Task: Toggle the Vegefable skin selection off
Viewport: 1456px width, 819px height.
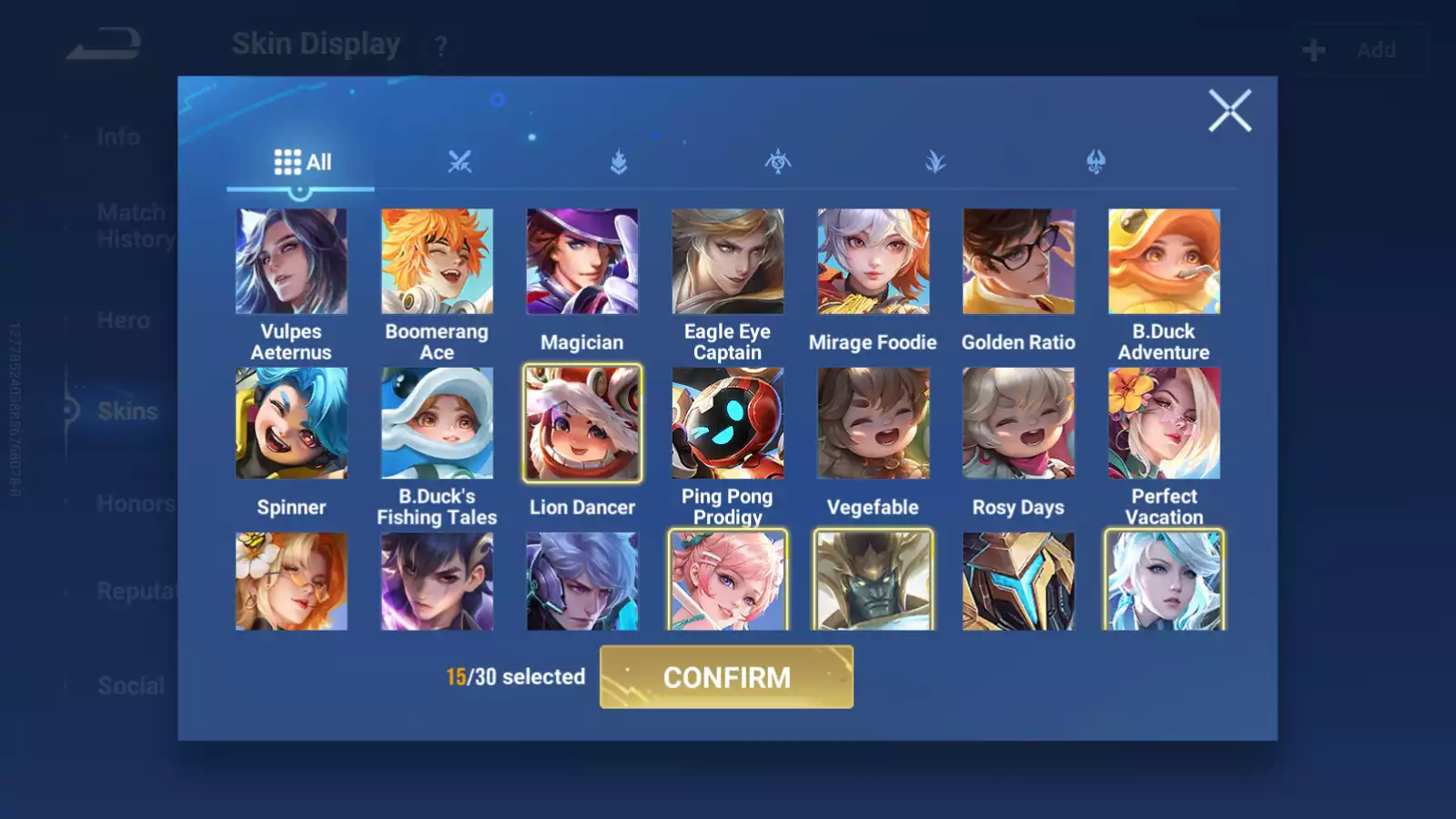Action: point(873,423)
